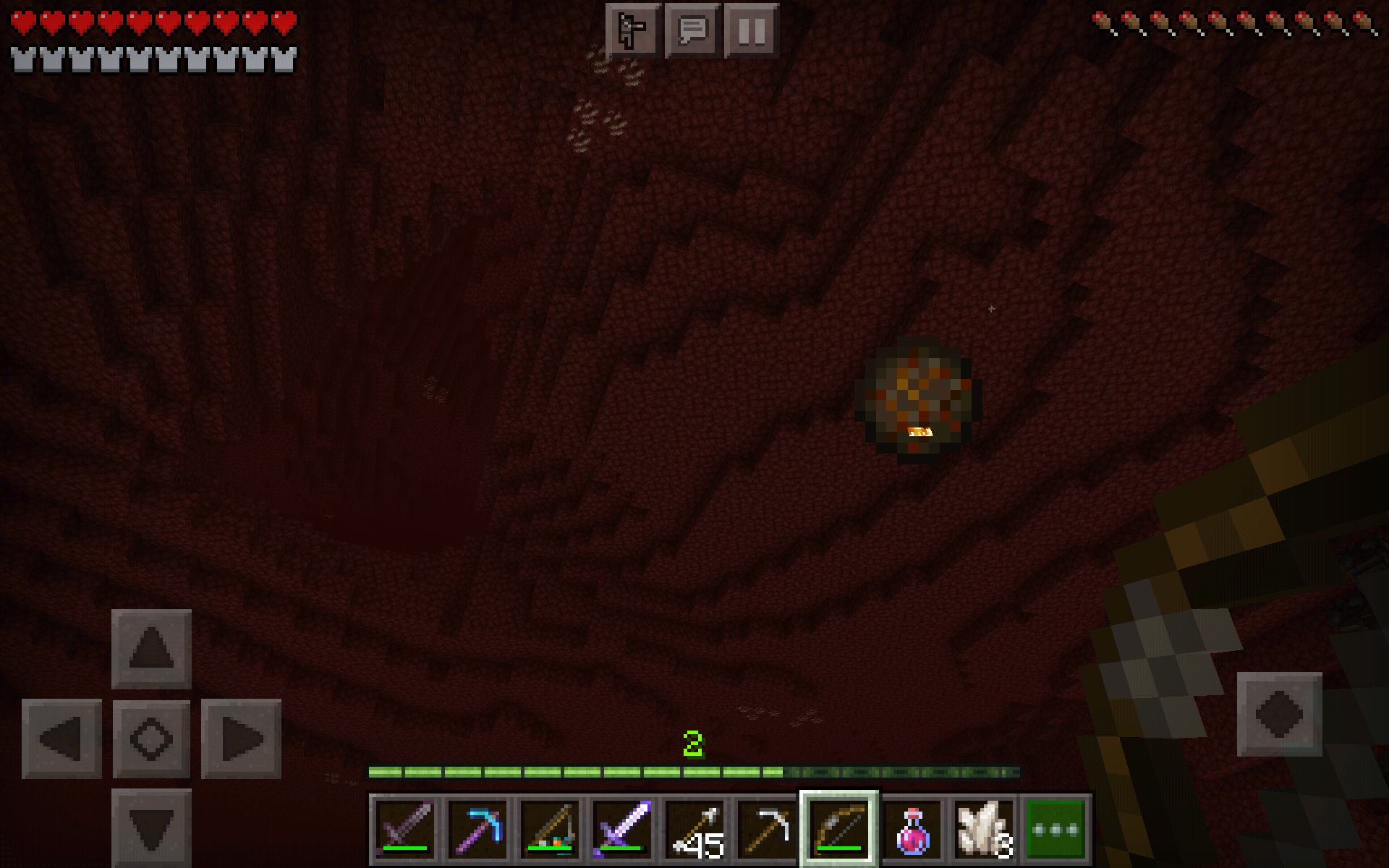This screenshot has height=868, width=1389.
Task: Tap the backward arrow on the D-pad
Action: point(151,827)
